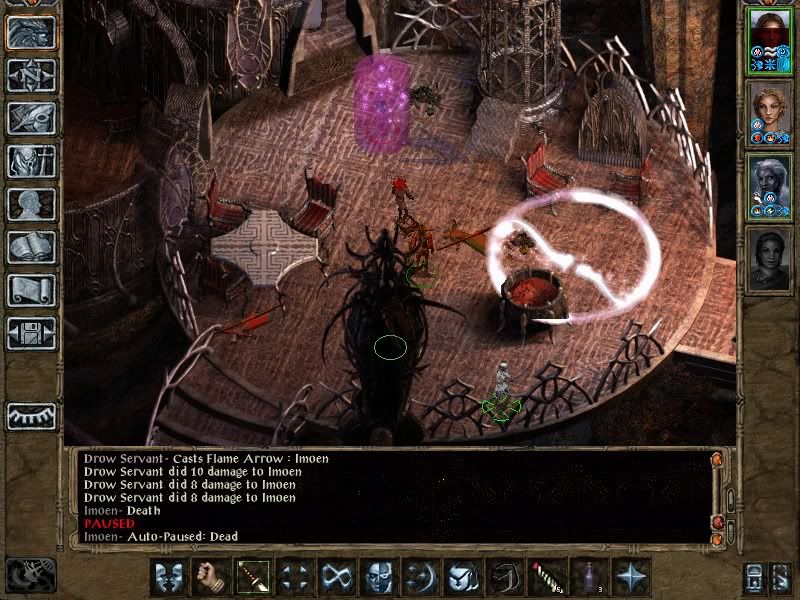Click the infinity symbol action button
The width and height of the screenshot is (800, 600).
click(335, 577)
